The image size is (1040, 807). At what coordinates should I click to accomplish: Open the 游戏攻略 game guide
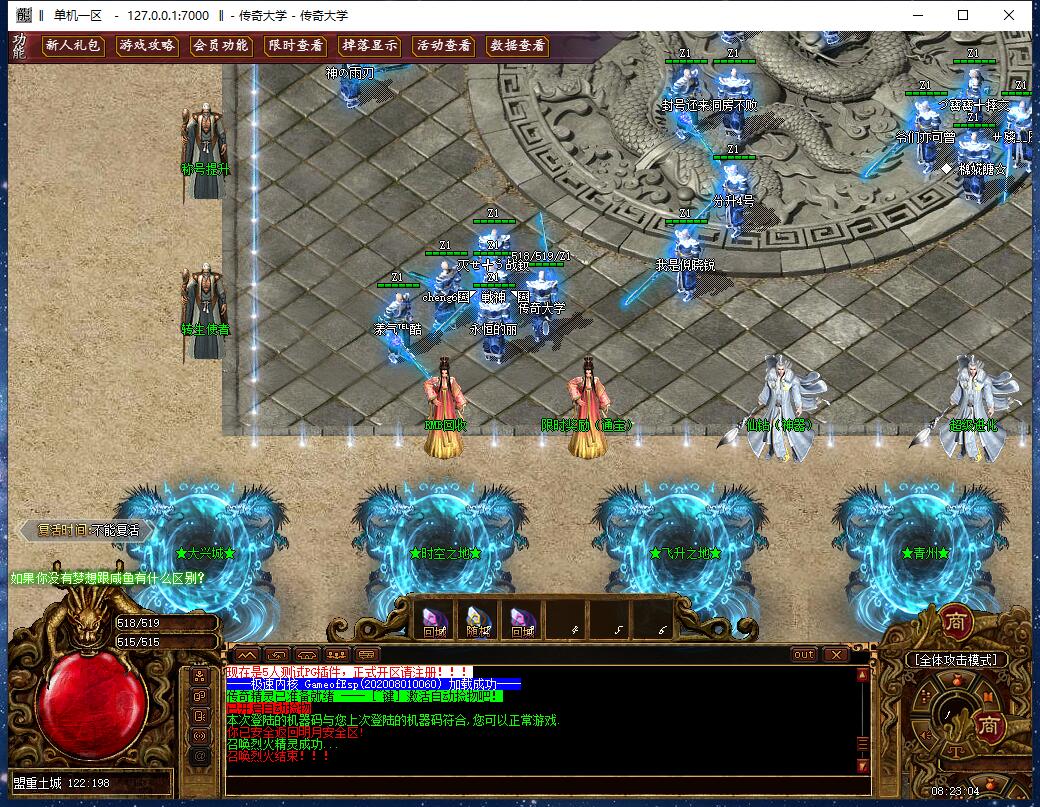coord(146,45)
